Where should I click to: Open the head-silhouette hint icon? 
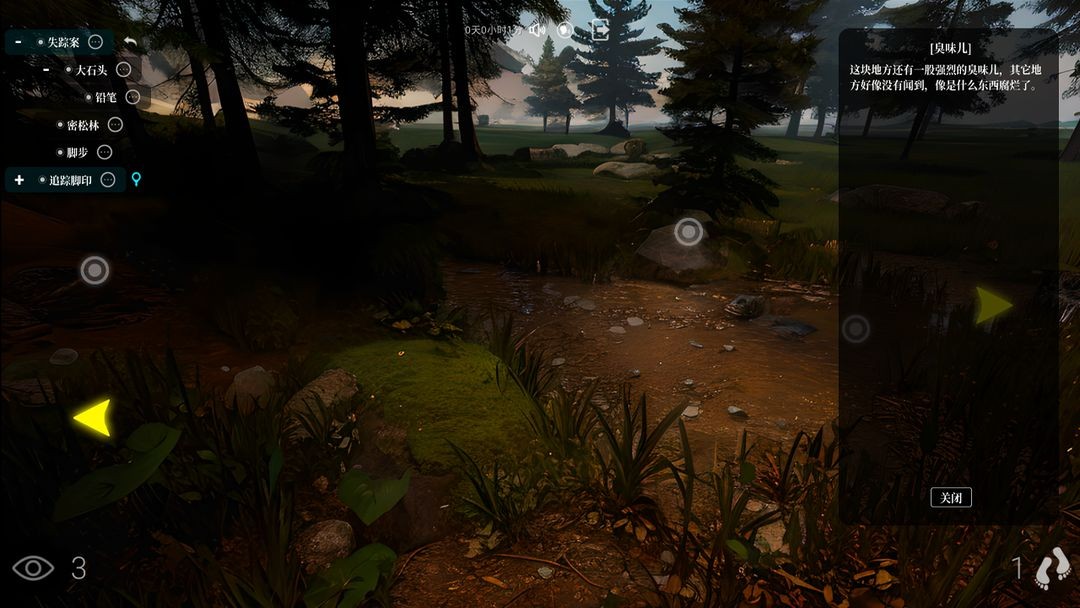(x=565, y=29)
